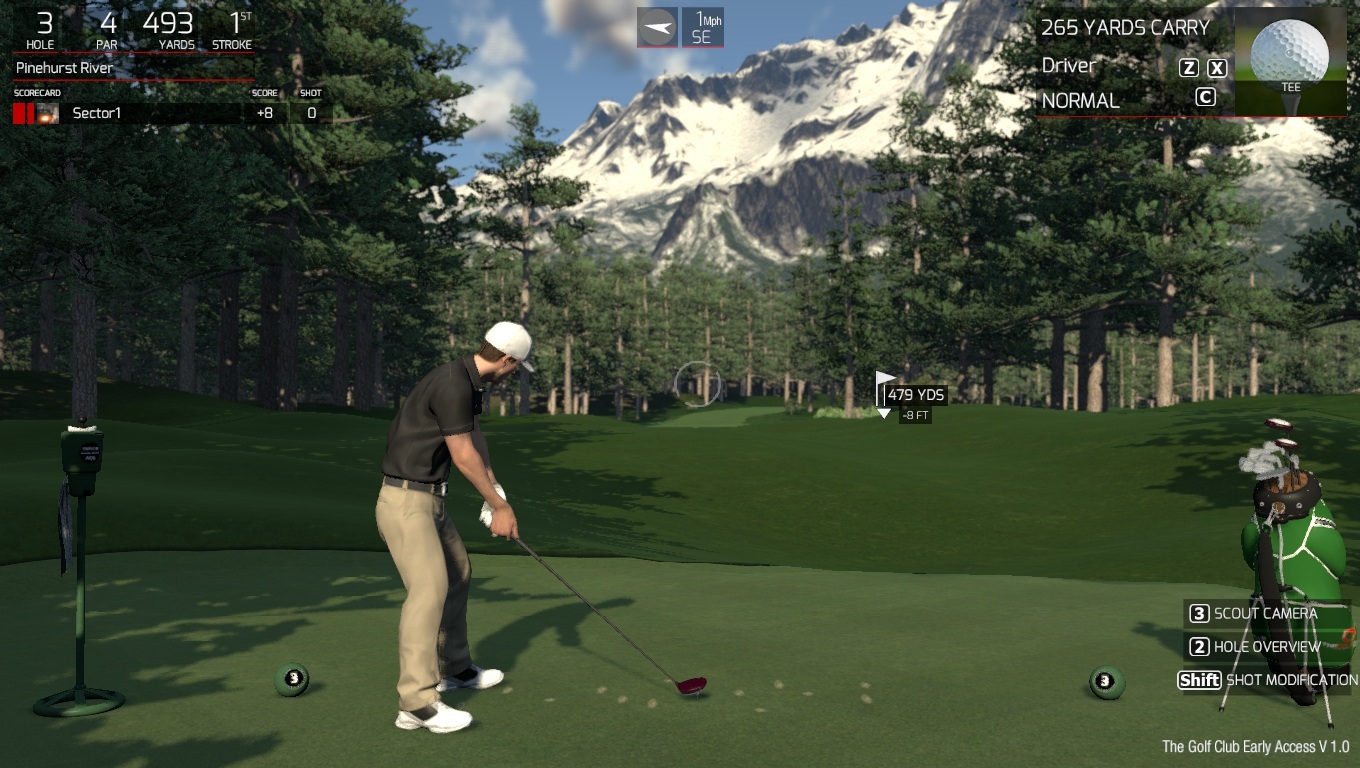This screenshot has height=768, width=1360.
Task: Open Shot Modification options
Action: tap(1268, 680)
